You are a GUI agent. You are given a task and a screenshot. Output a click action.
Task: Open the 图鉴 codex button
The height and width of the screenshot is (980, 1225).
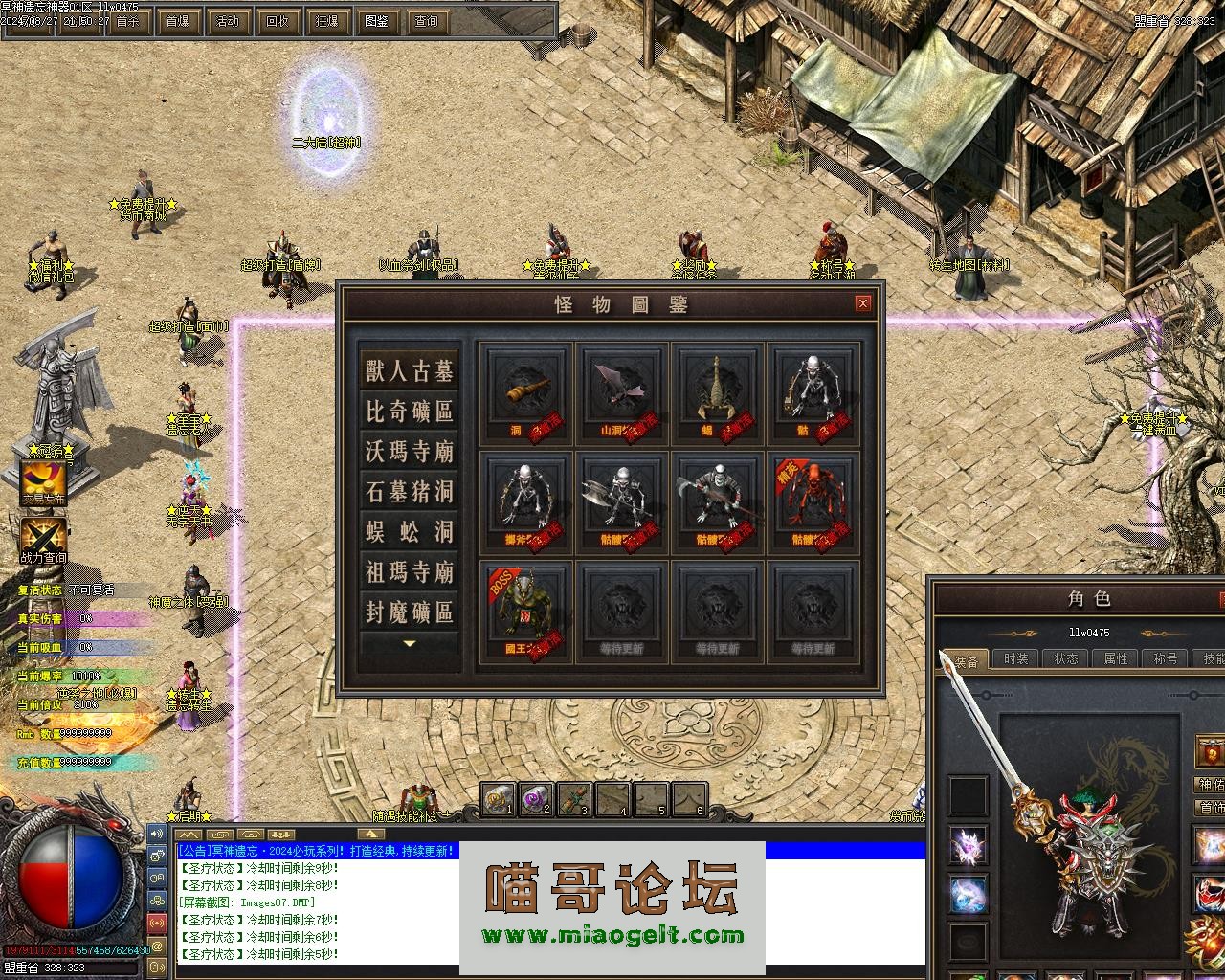point(377,21)
